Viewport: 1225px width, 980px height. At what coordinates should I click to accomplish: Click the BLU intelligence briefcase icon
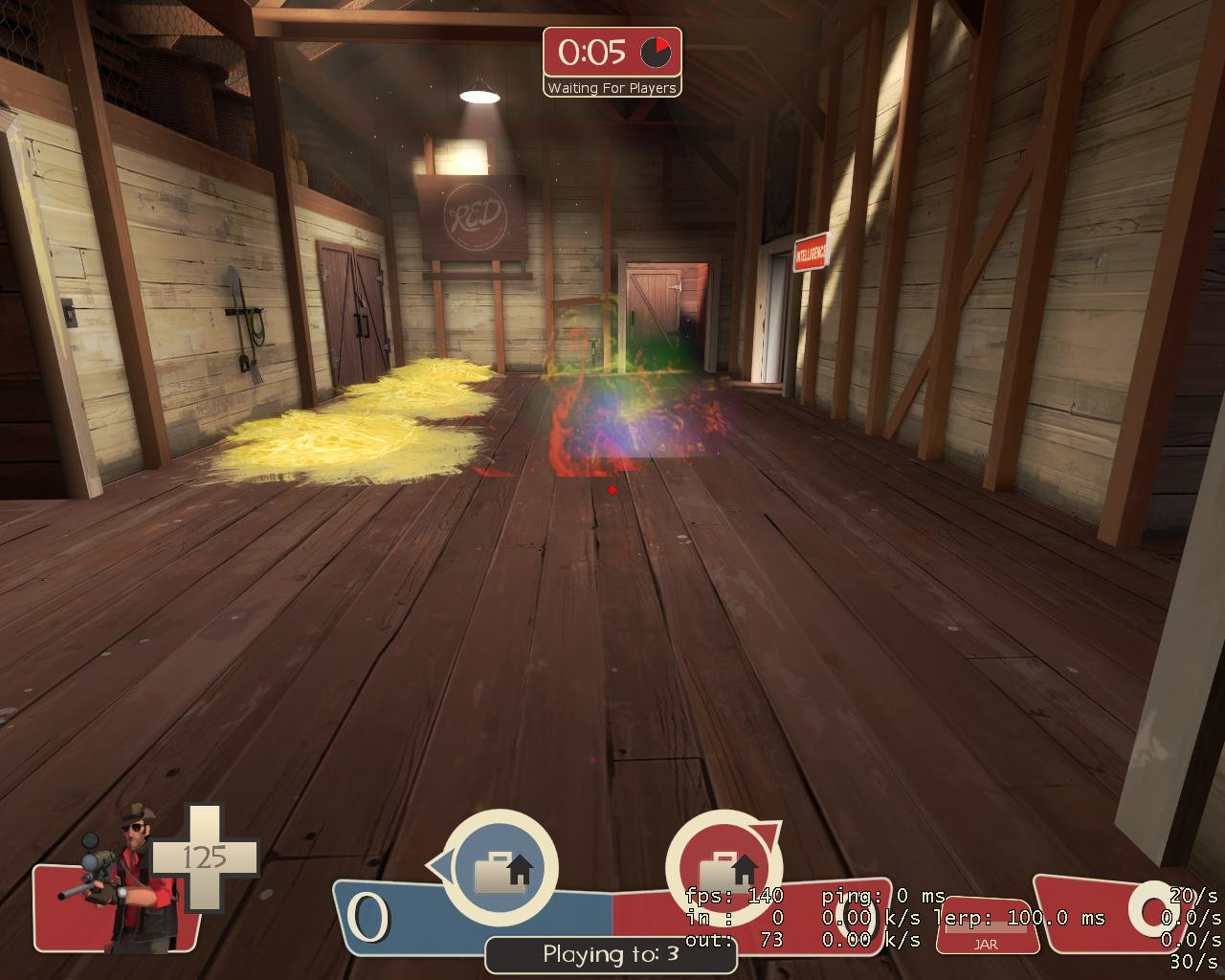[501, 871]
